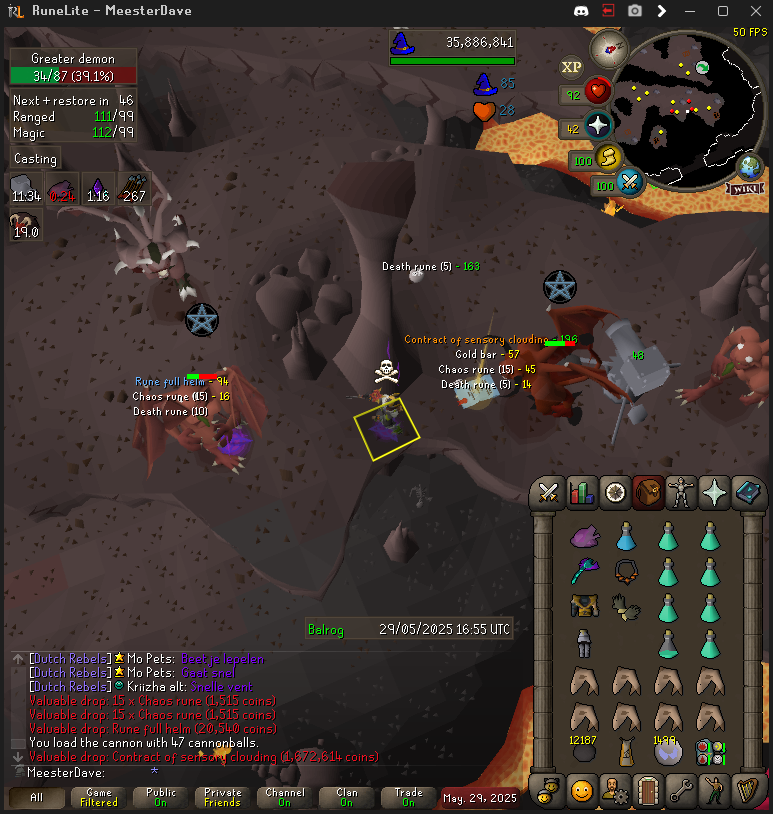Open the Spellbook tab
The width and height of the screenshot is (773, 814).
pos(747,492)
